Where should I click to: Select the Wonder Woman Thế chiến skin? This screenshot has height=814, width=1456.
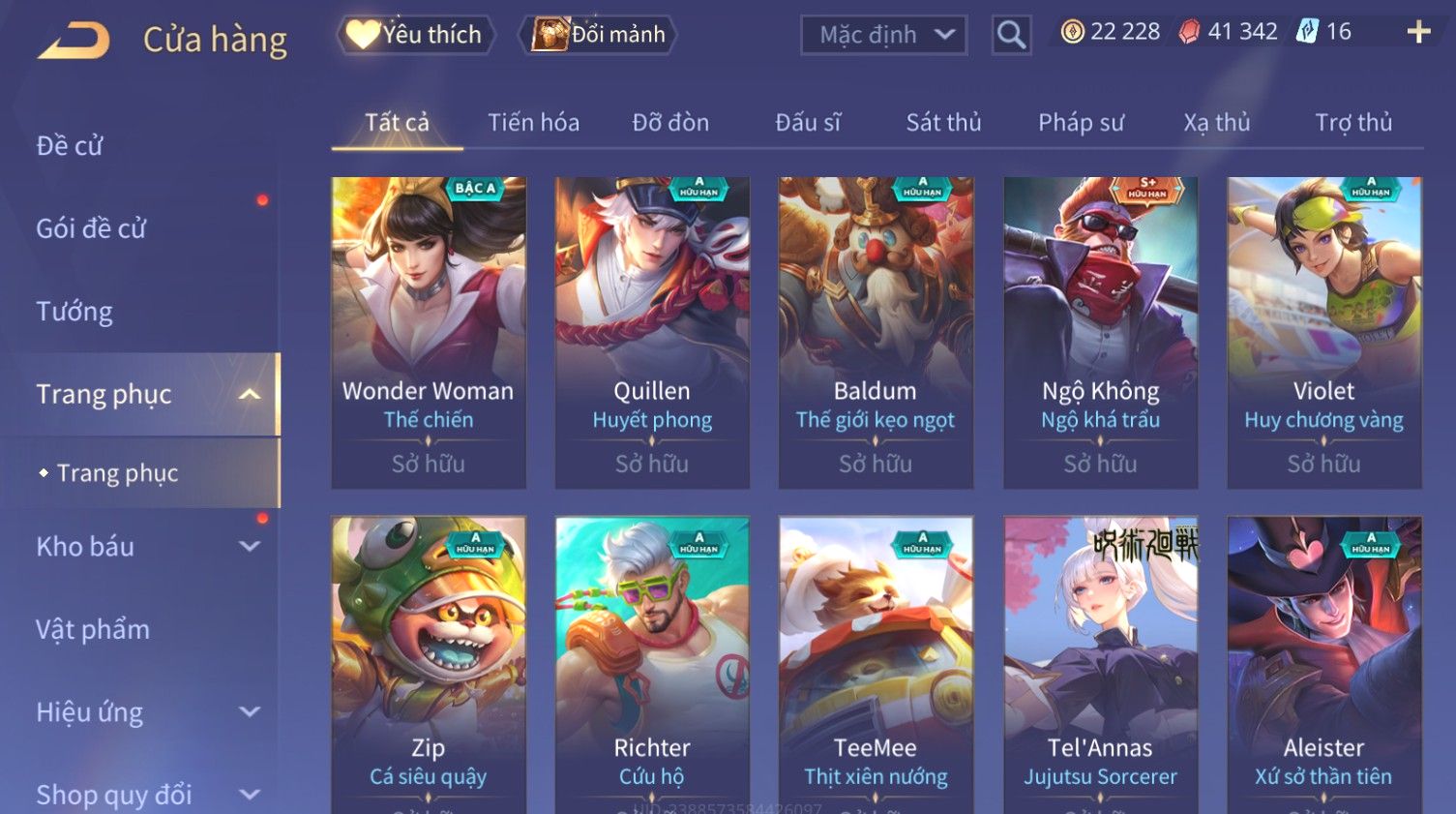[429, 331]
